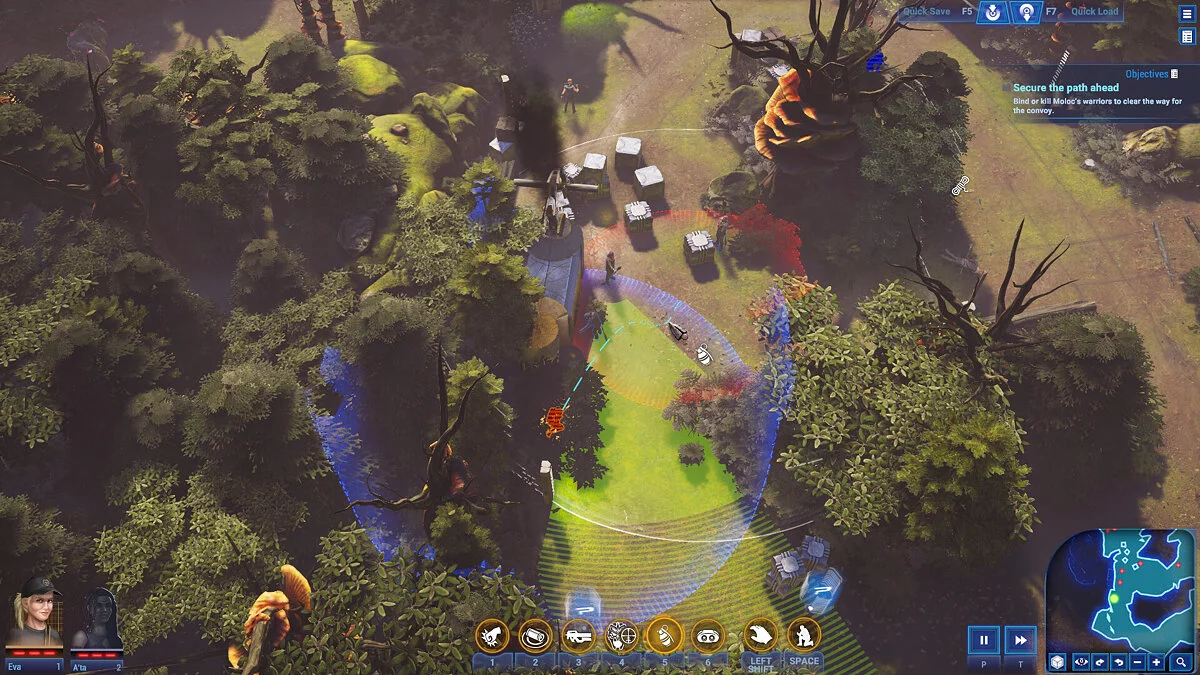Use the binoculars ability
Viewport: 1200px width, 675px height.
coord(707,634)
